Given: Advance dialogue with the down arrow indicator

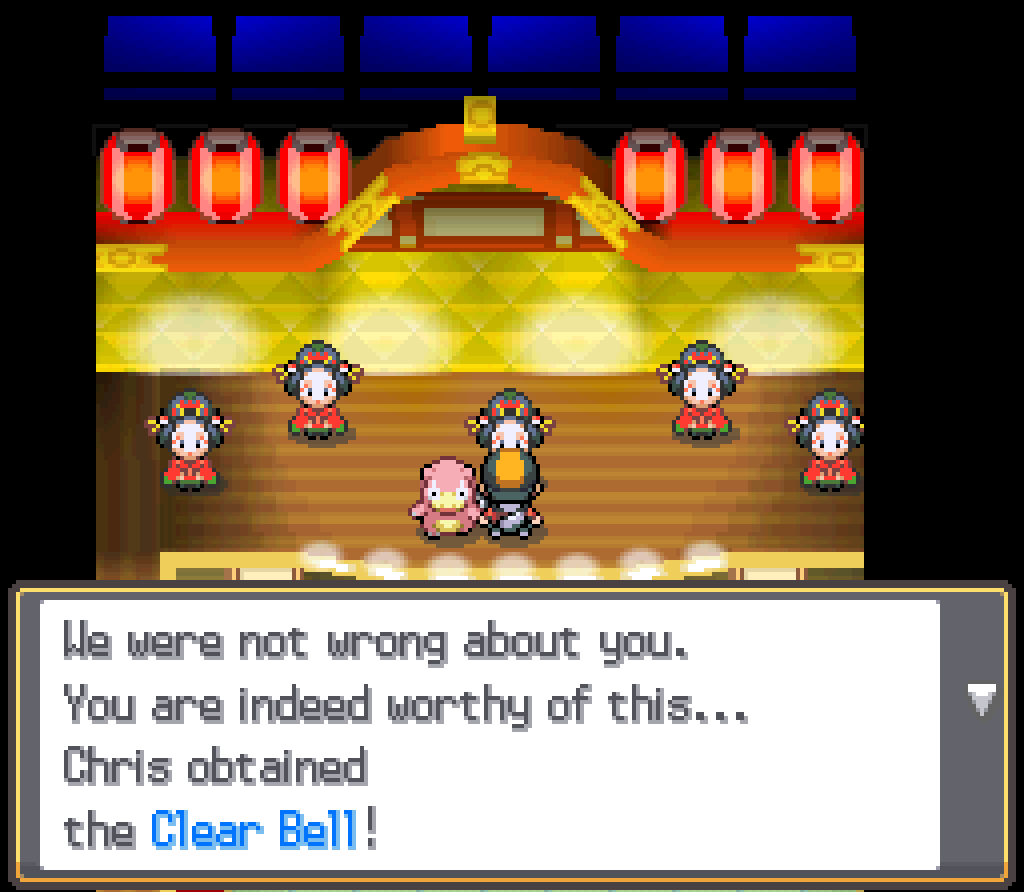Looking at the screenshot, I should tap(981, 699).
